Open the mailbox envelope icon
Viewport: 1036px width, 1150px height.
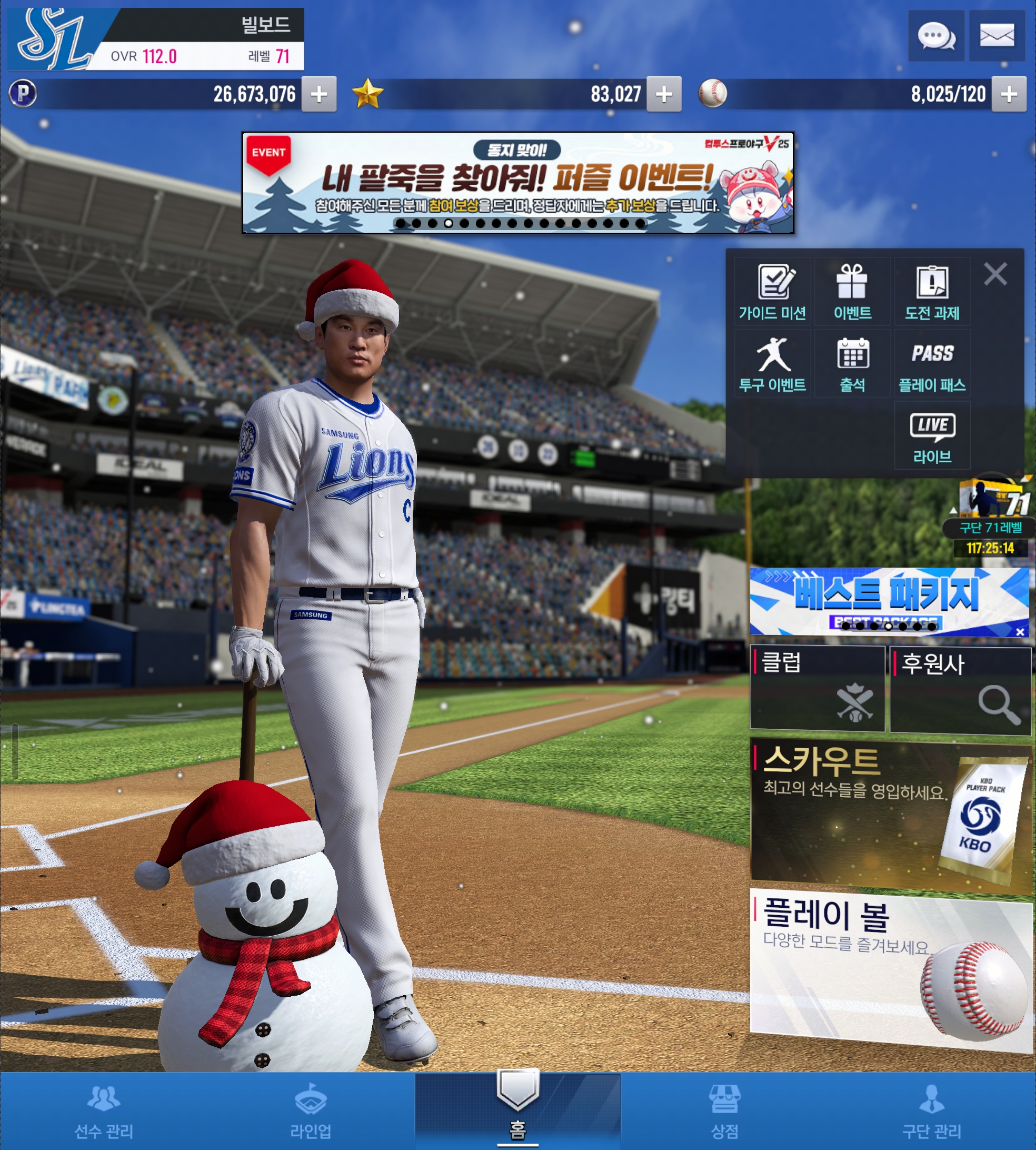(997, 36)
